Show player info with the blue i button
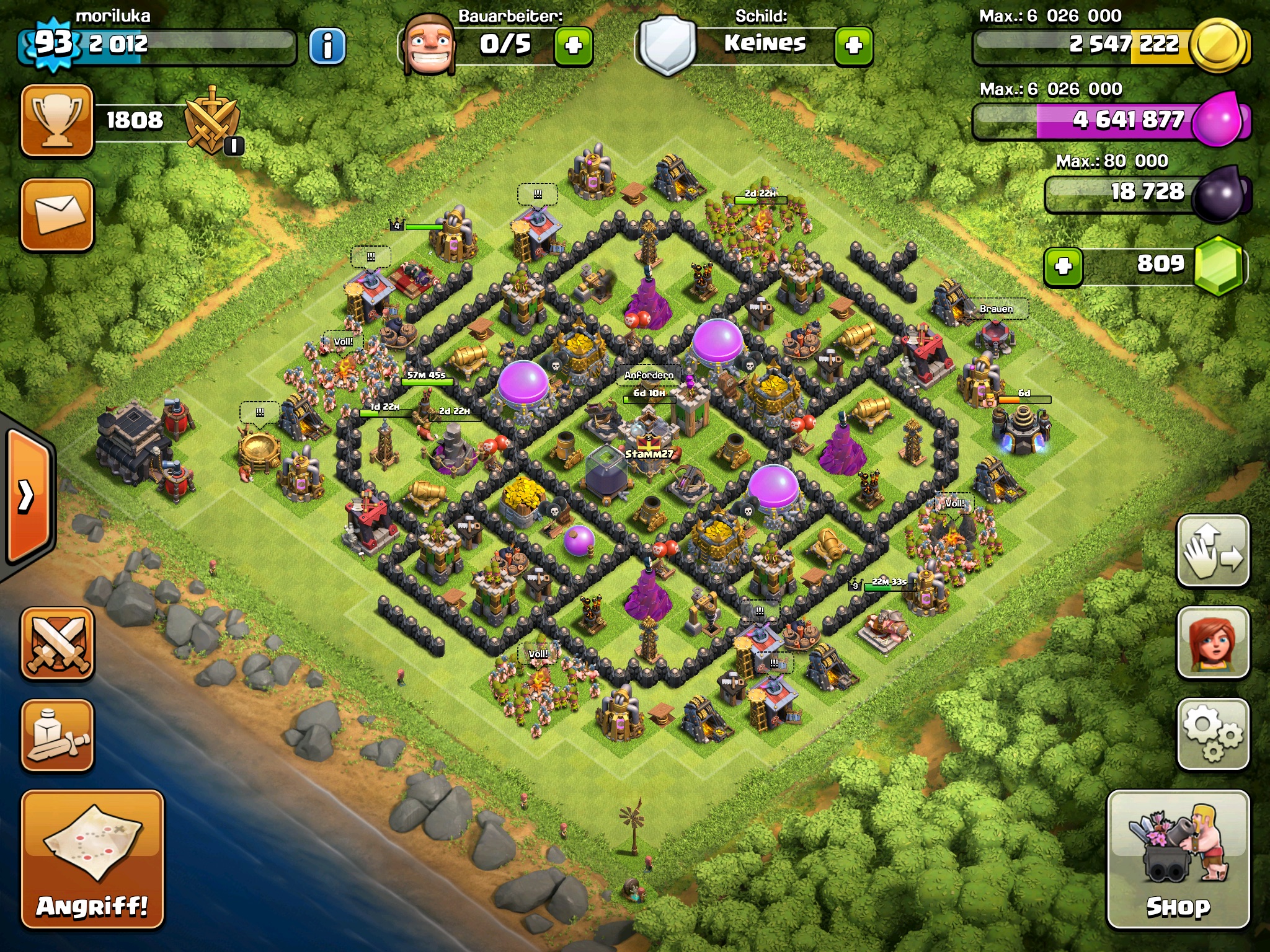Viewport: 1270px width, 952px height. (327, 45)
